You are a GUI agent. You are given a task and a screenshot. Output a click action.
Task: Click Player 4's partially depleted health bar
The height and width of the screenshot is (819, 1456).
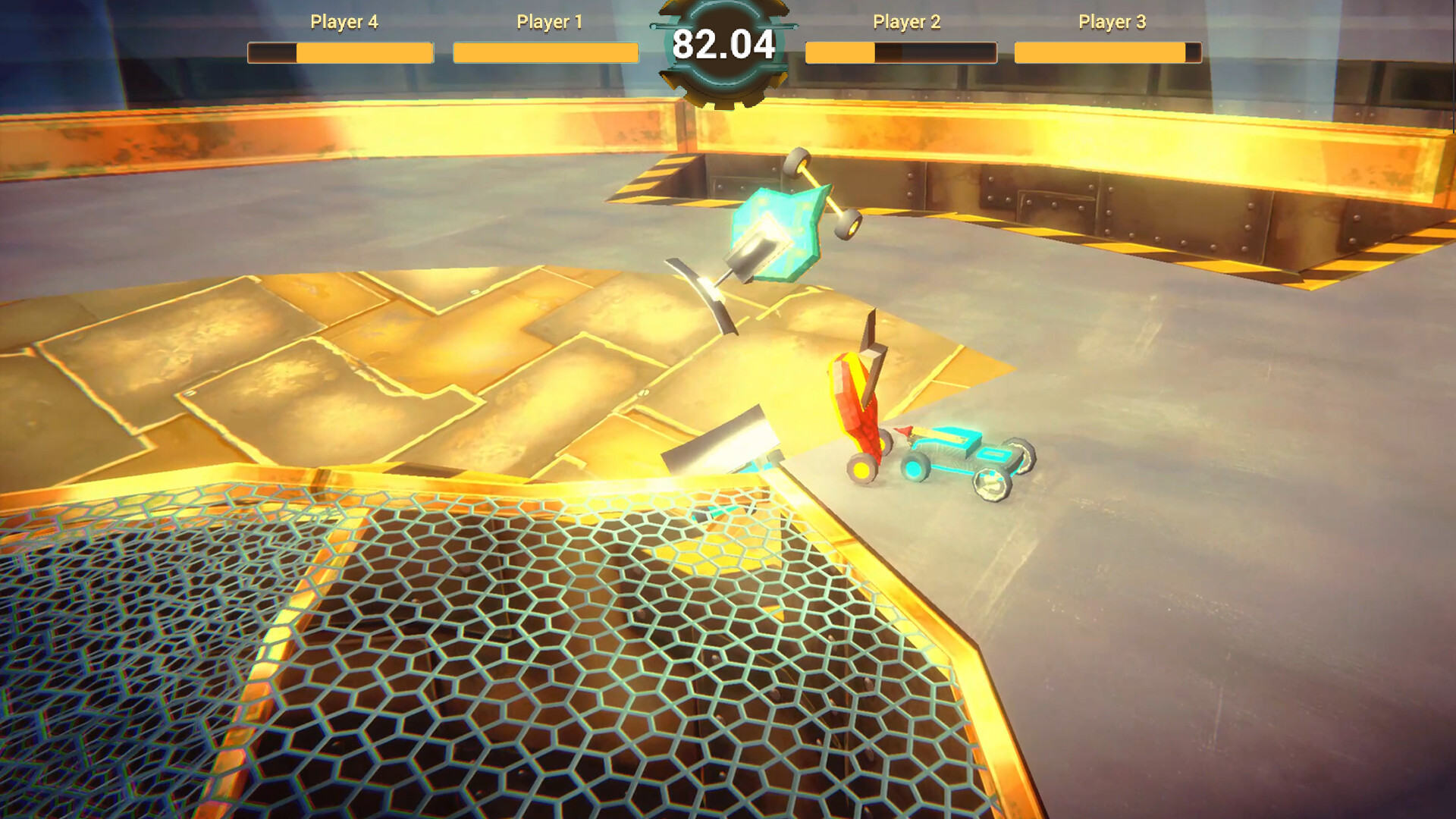[340, 53]
